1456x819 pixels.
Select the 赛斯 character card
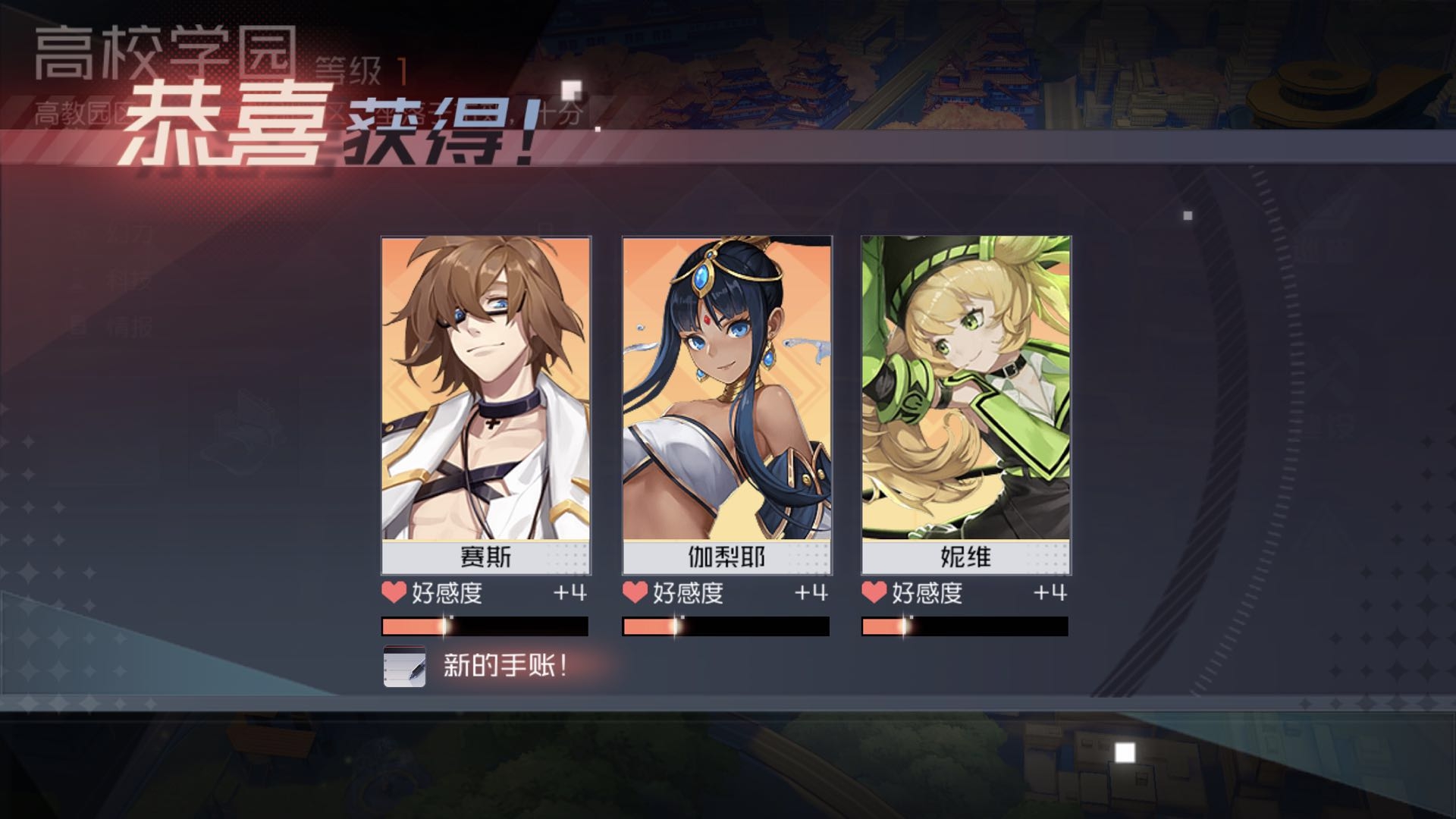click(x=485, y=404)
